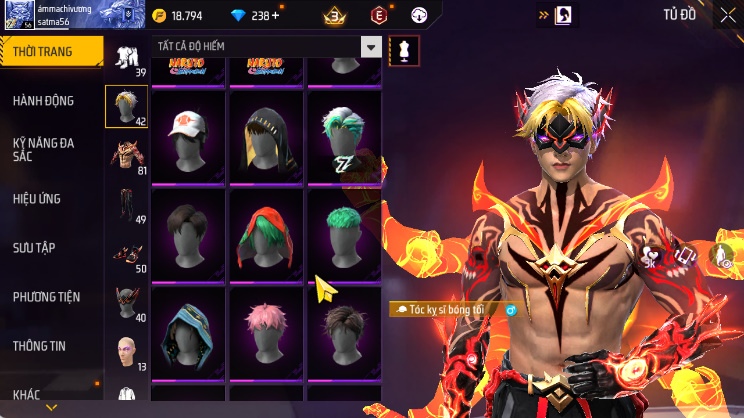The width and height of the screenshot is (744, 418).
Task: Close the Tủ Đồ wardrobe screen
Action: (726, 15)
